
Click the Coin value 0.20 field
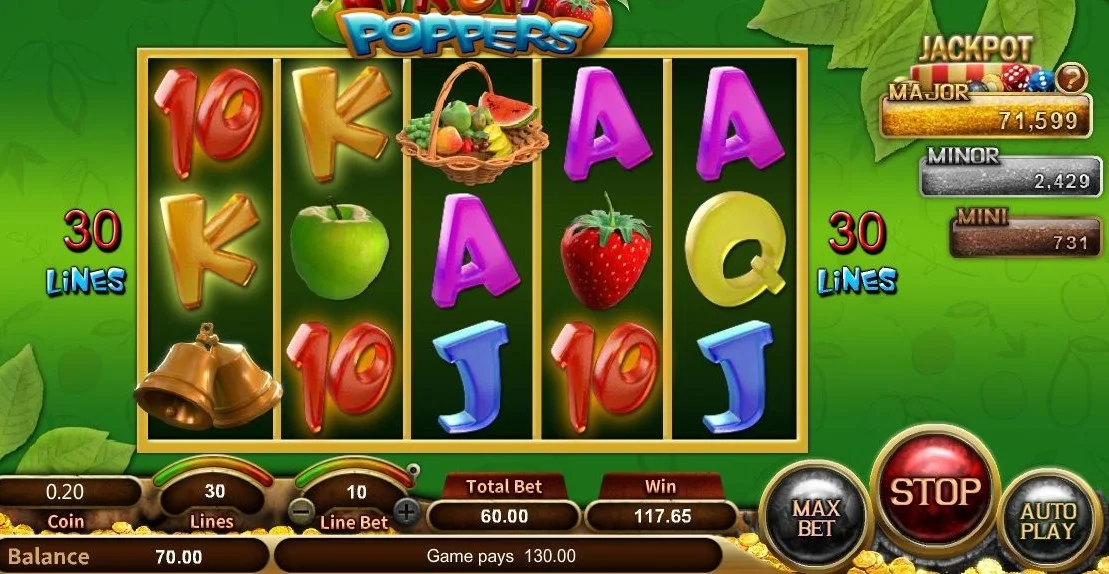tap(66, 492)
